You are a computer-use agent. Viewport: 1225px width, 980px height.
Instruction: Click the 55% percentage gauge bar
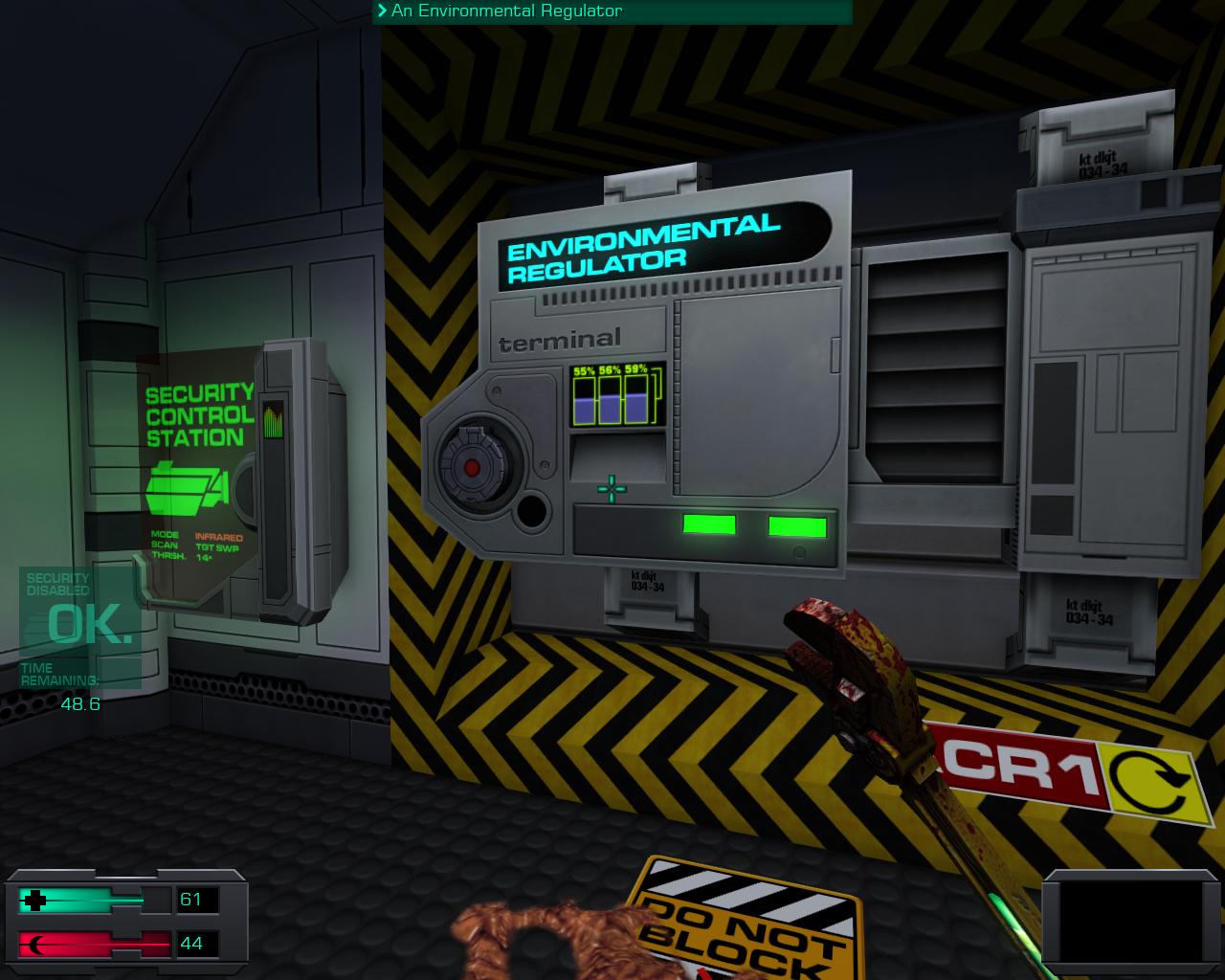(584, 395)
